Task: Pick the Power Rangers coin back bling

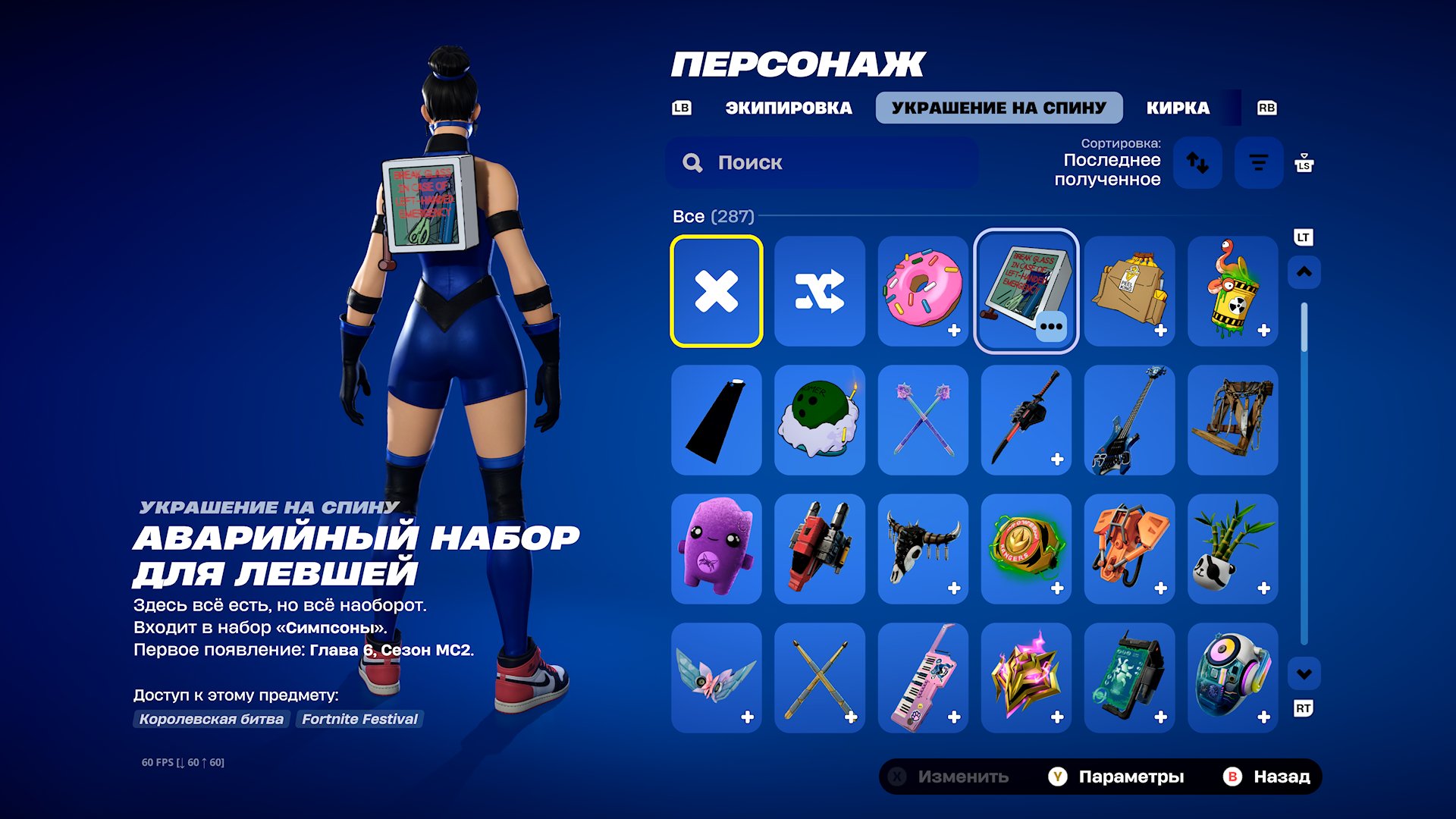Action: [x=1025, y=549]
